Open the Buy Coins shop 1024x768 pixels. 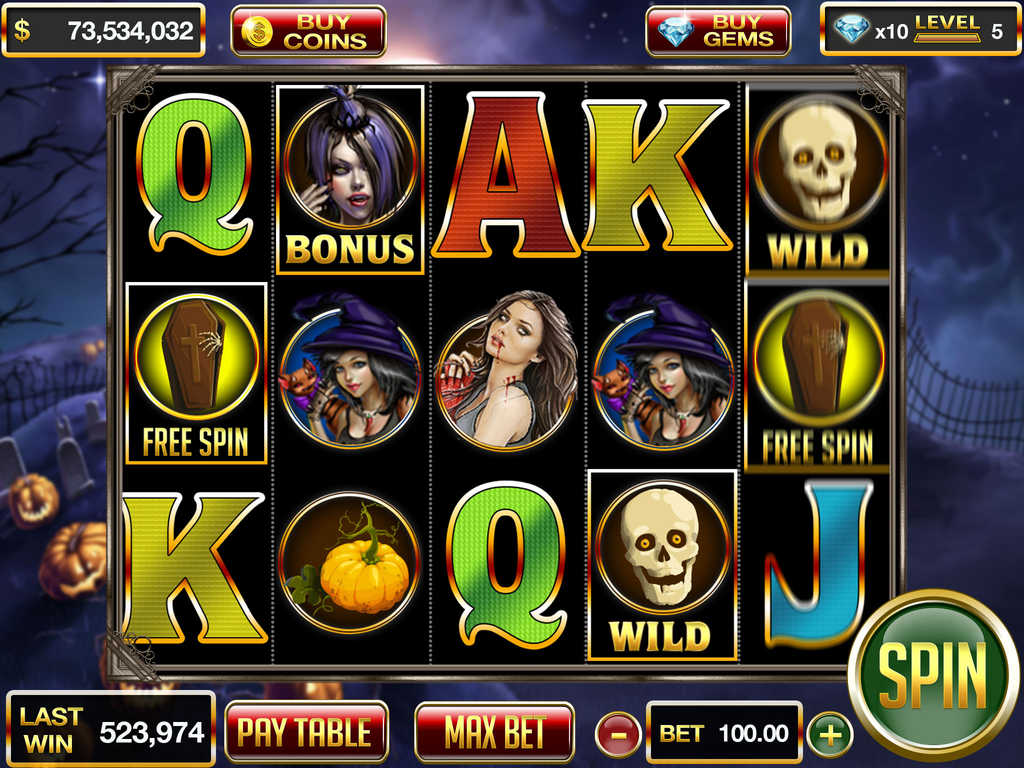(x=308, y=31)
